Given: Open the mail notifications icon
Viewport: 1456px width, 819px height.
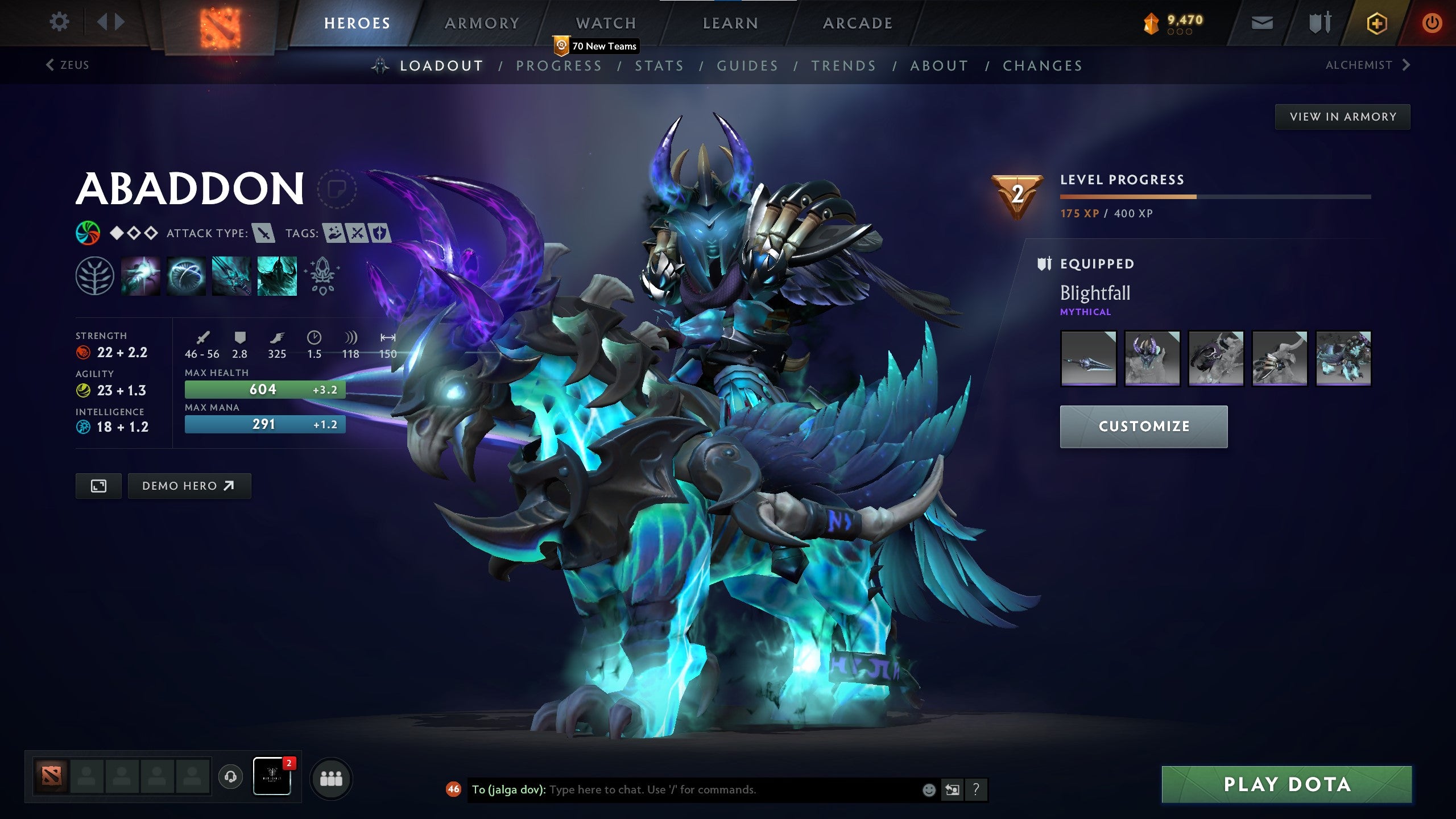Looking at the screenshot, I should [1261, 23].
